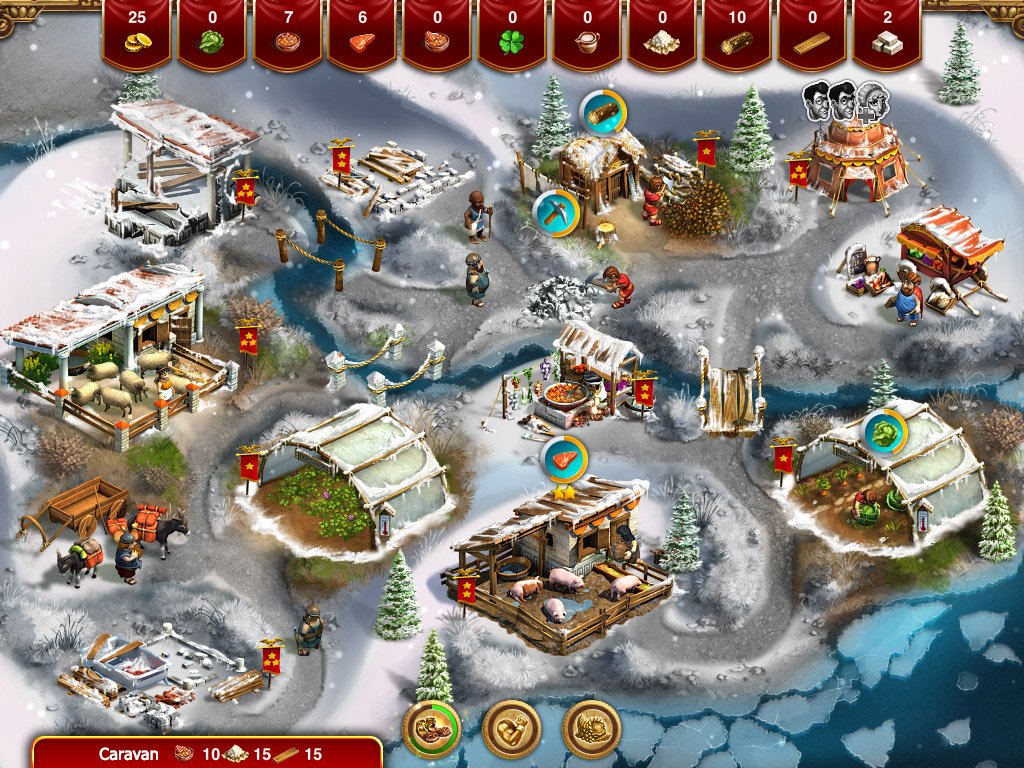This screenshot has height=768, width=1024.
Task: Click the wood logs resource banner
Action: pos(736,34)
